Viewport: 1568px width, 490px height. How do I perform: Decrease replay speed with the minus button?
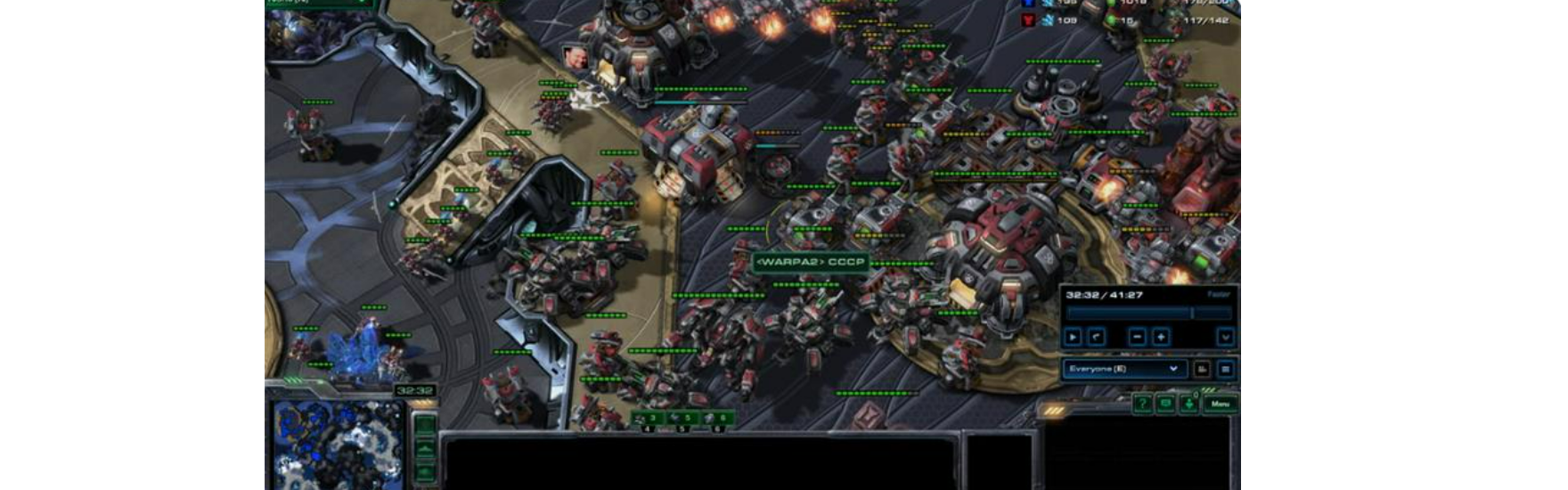(x=1137, y=337)
